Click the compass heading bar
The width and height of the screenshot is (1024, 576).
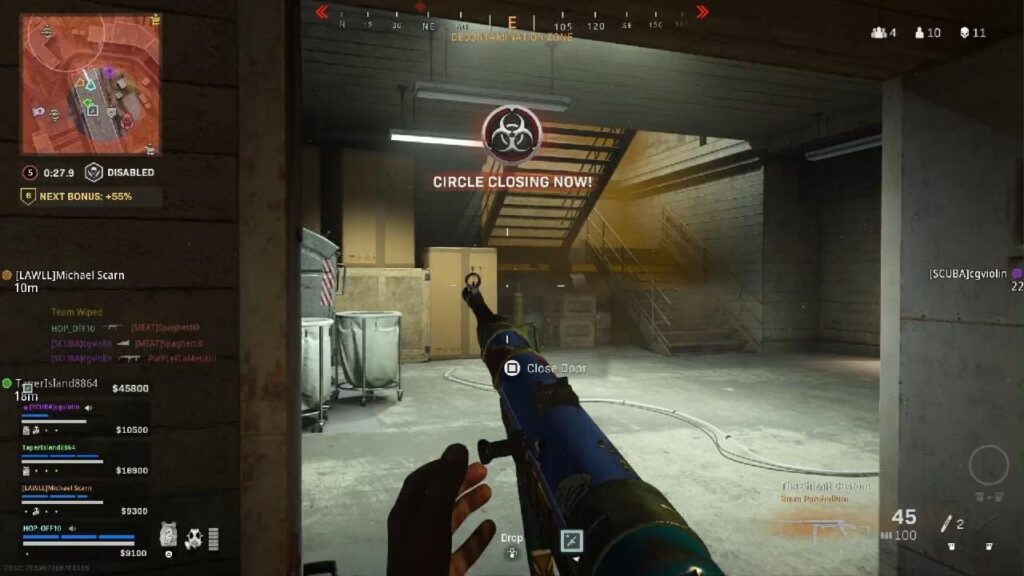point(512,20)
